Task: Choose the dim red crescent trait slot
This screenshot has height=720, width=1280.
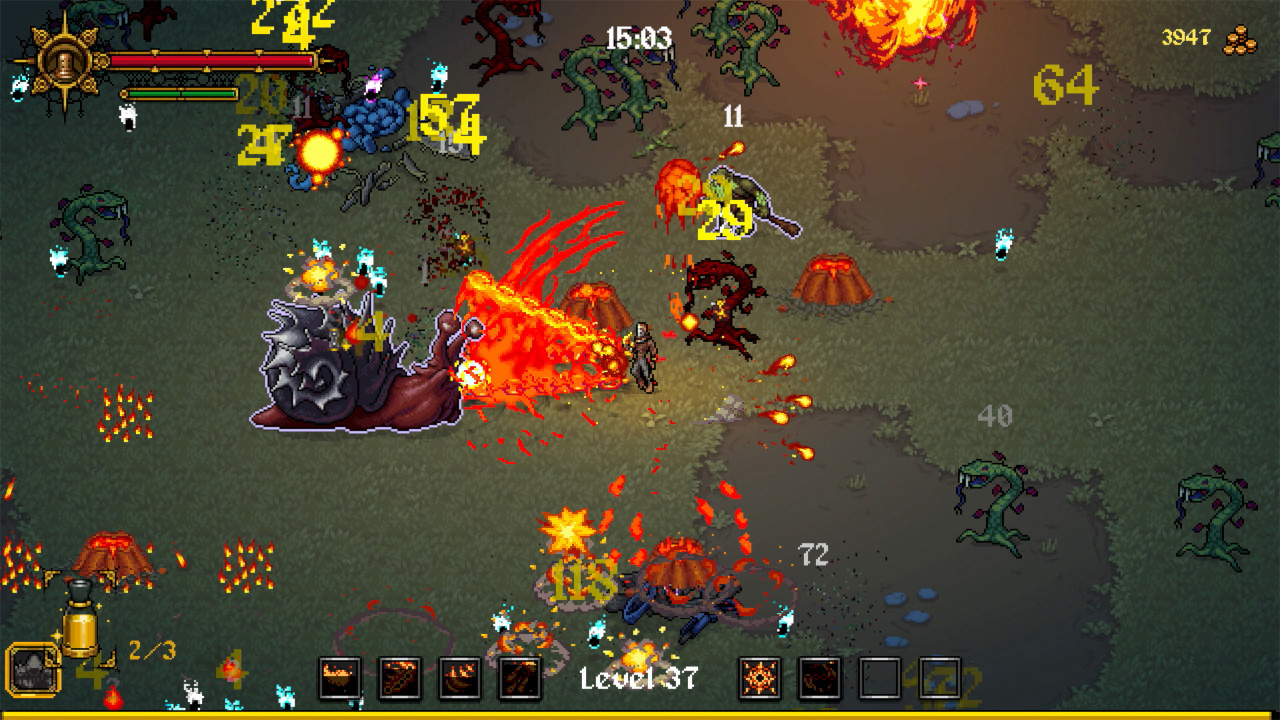Action: 820,678
